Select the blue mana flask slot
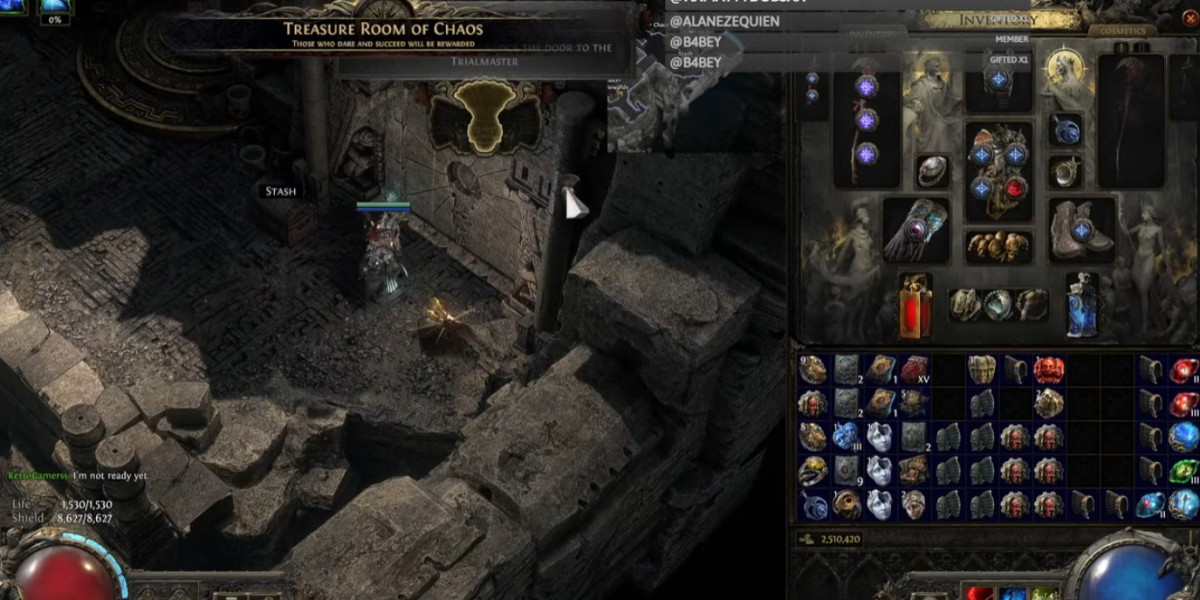The height and width of the screenshot is (600, 1200). tap(1081, 304)
